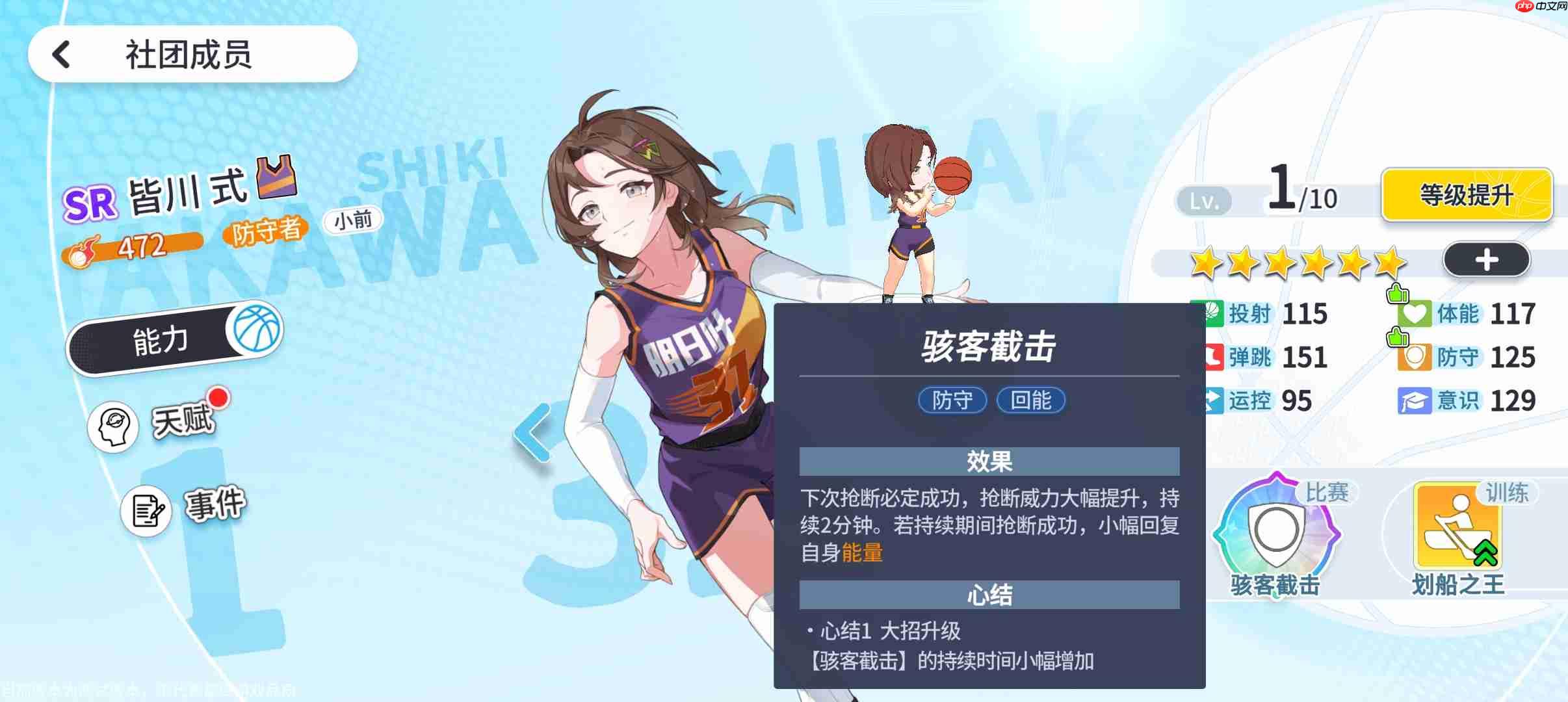Click the 意识 awareness stat icon
Image resolution: width=1568 pixels, height=702 pixels.
(x=1416, y=400)
